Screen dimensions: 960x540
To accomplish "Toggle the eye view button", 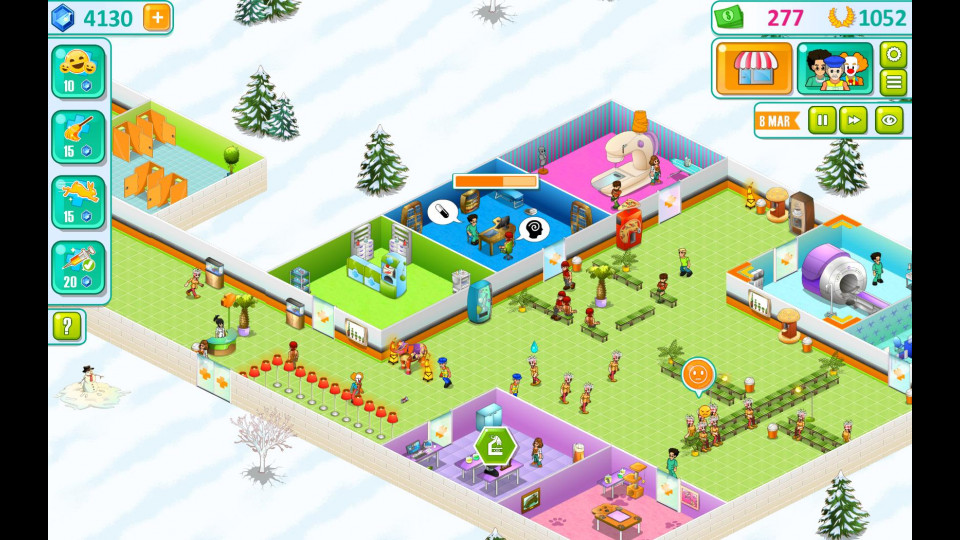I will (889, 120).
